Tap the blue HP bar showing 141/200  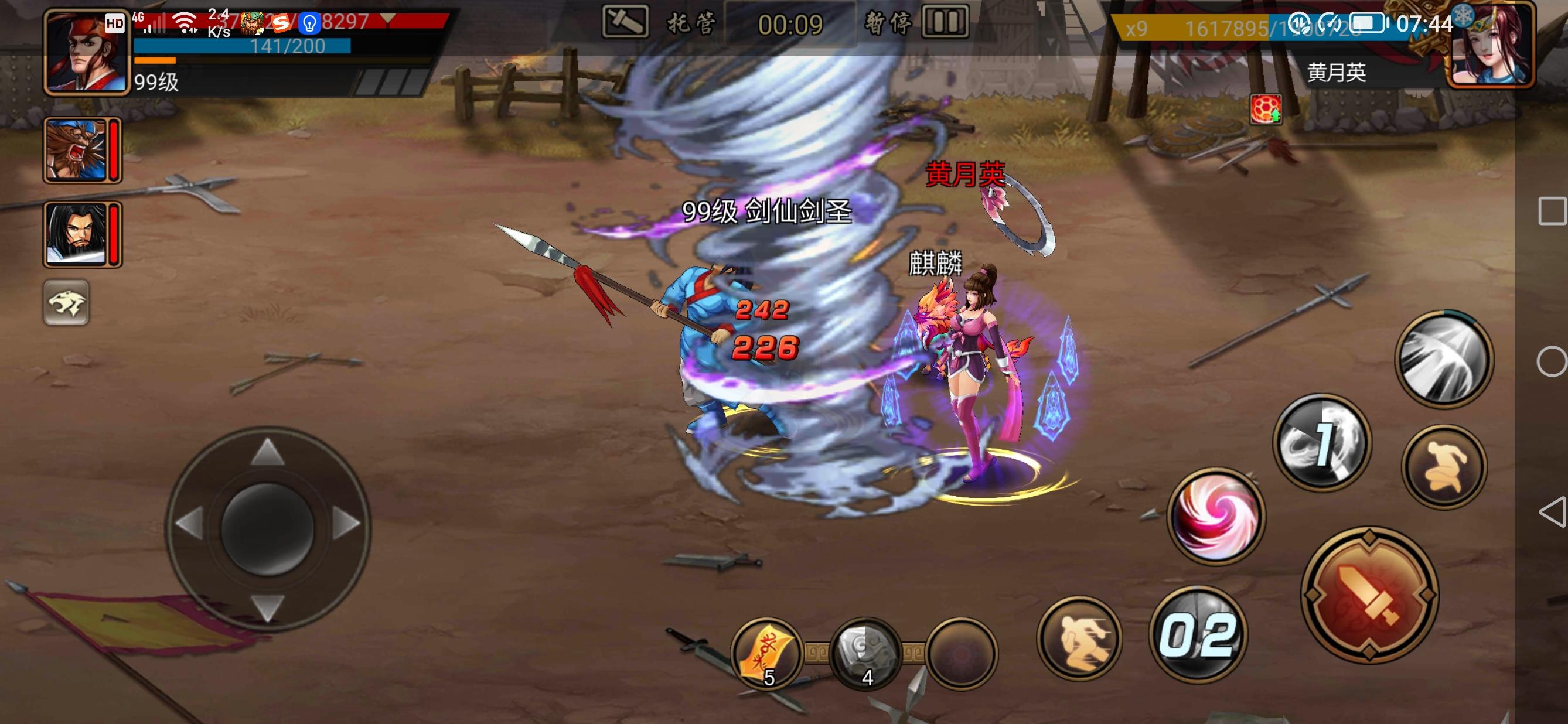coord(244,46)
